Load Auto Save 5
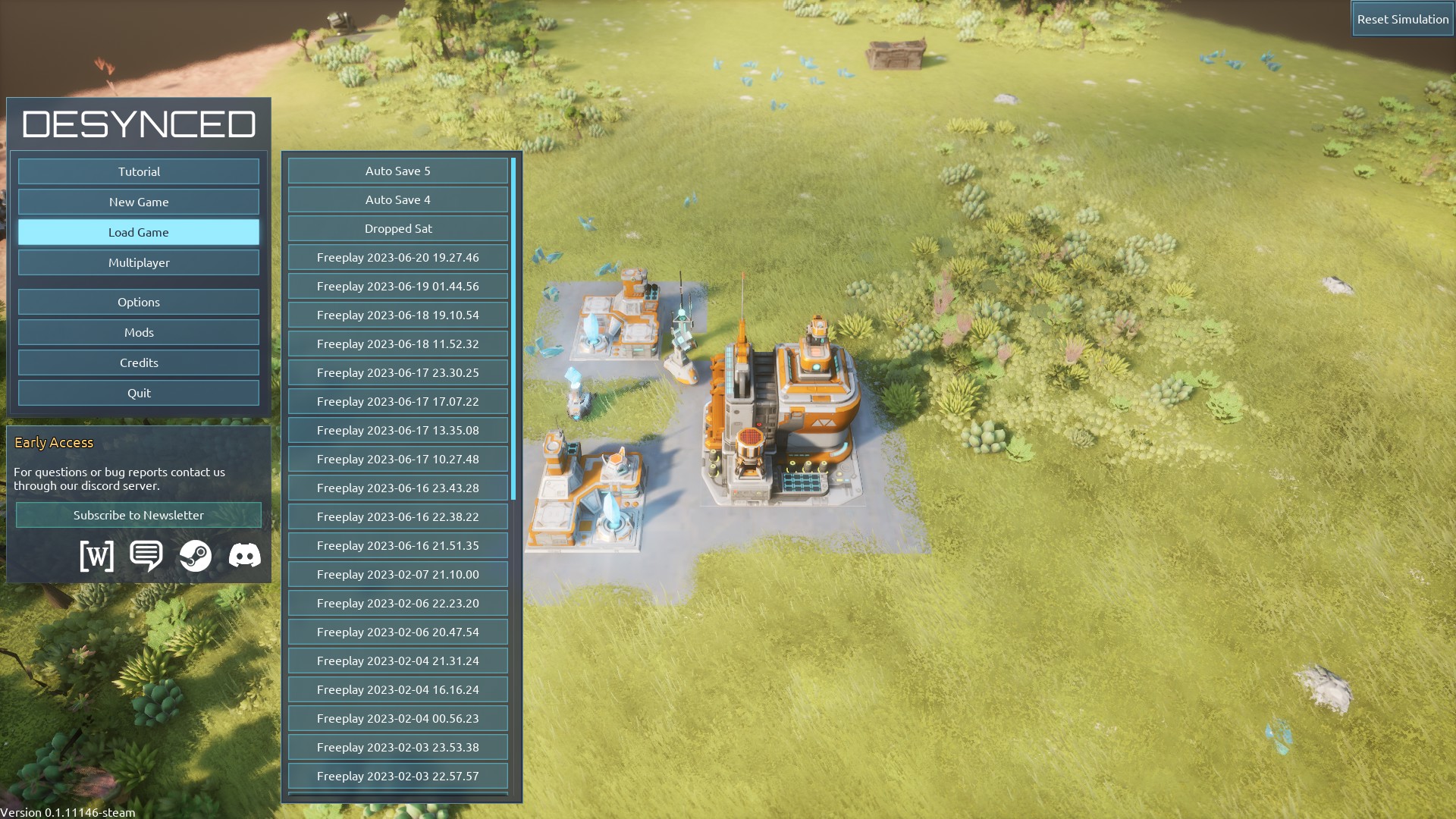This screenshot has width=1456, height=819. 397,171
